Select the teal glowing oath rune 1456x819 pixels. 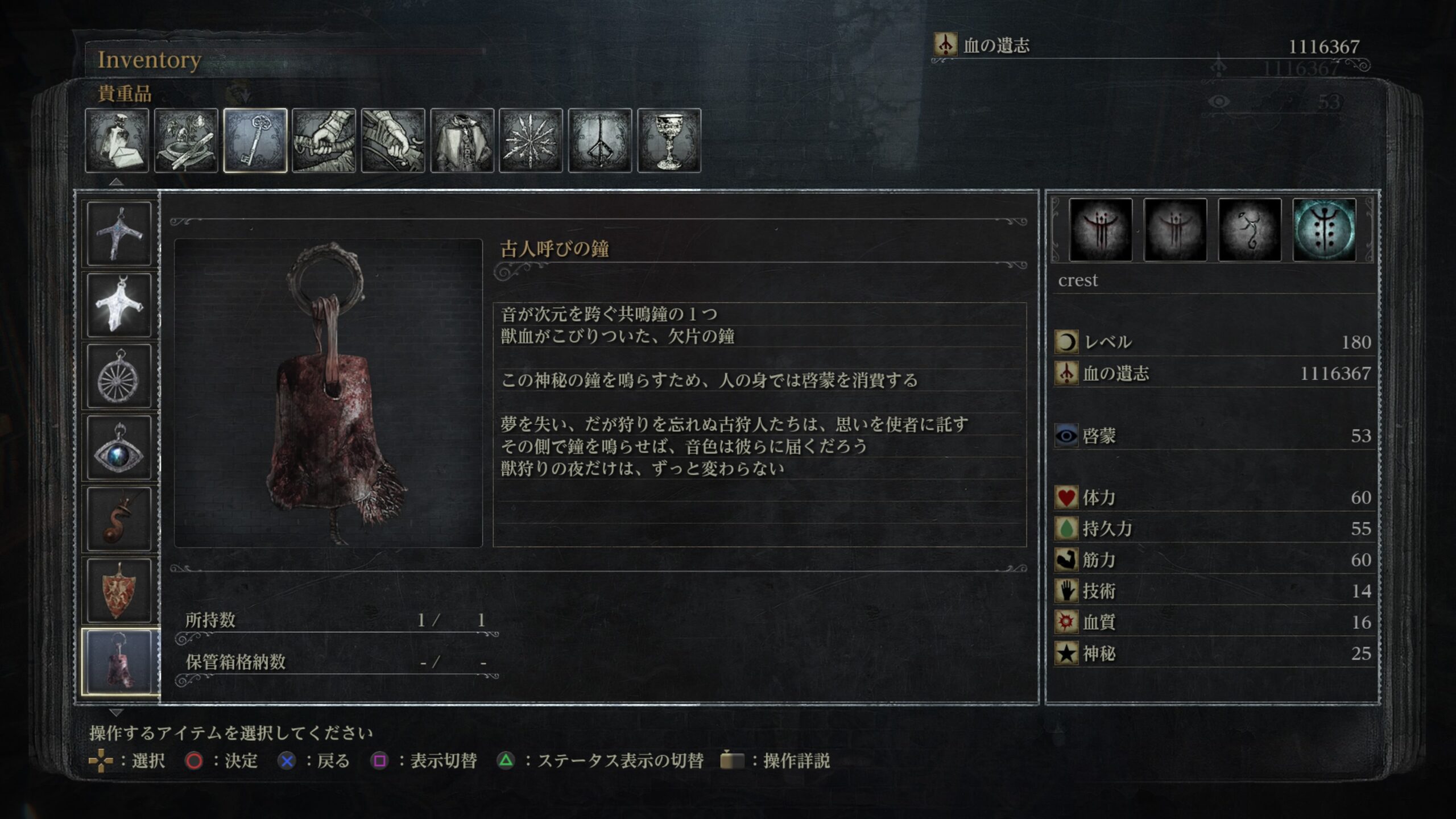point(1324,230)
